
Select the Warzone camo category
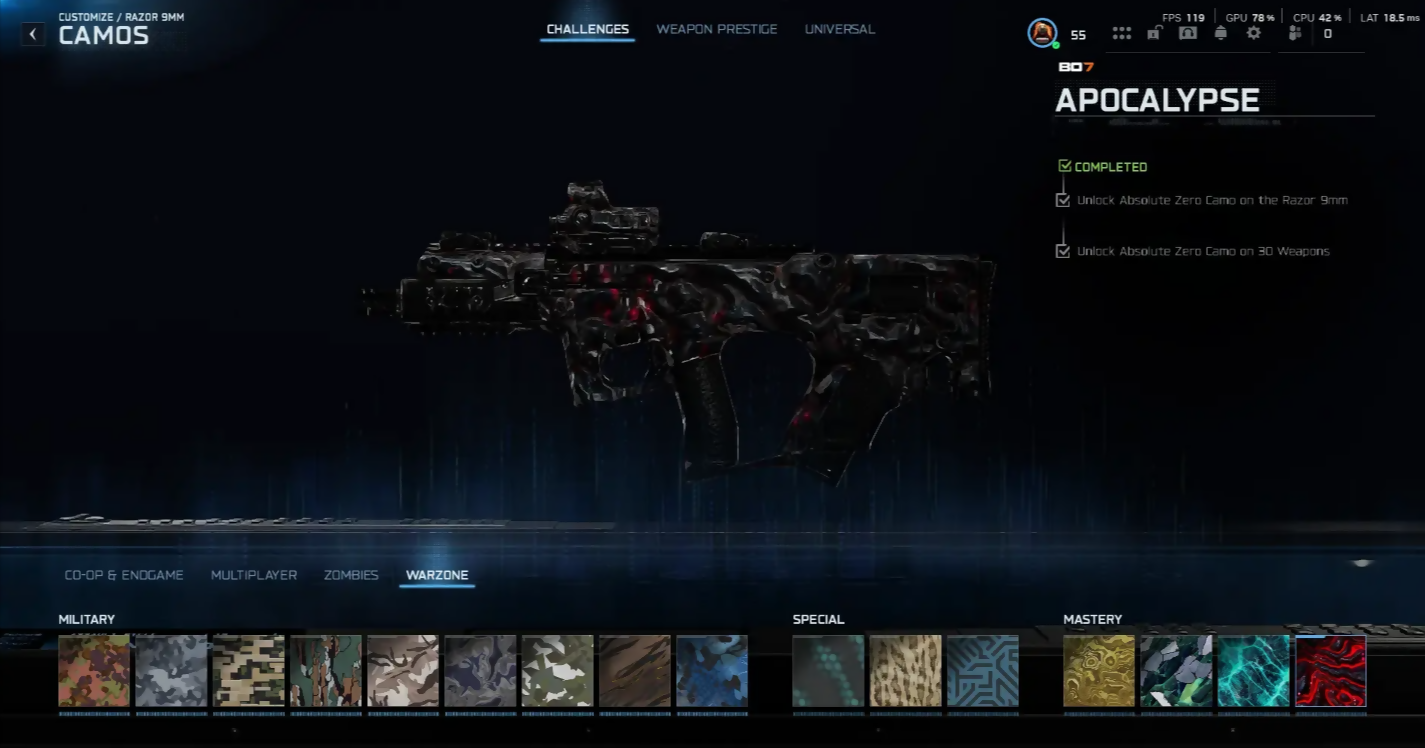(x=437, y=575)
